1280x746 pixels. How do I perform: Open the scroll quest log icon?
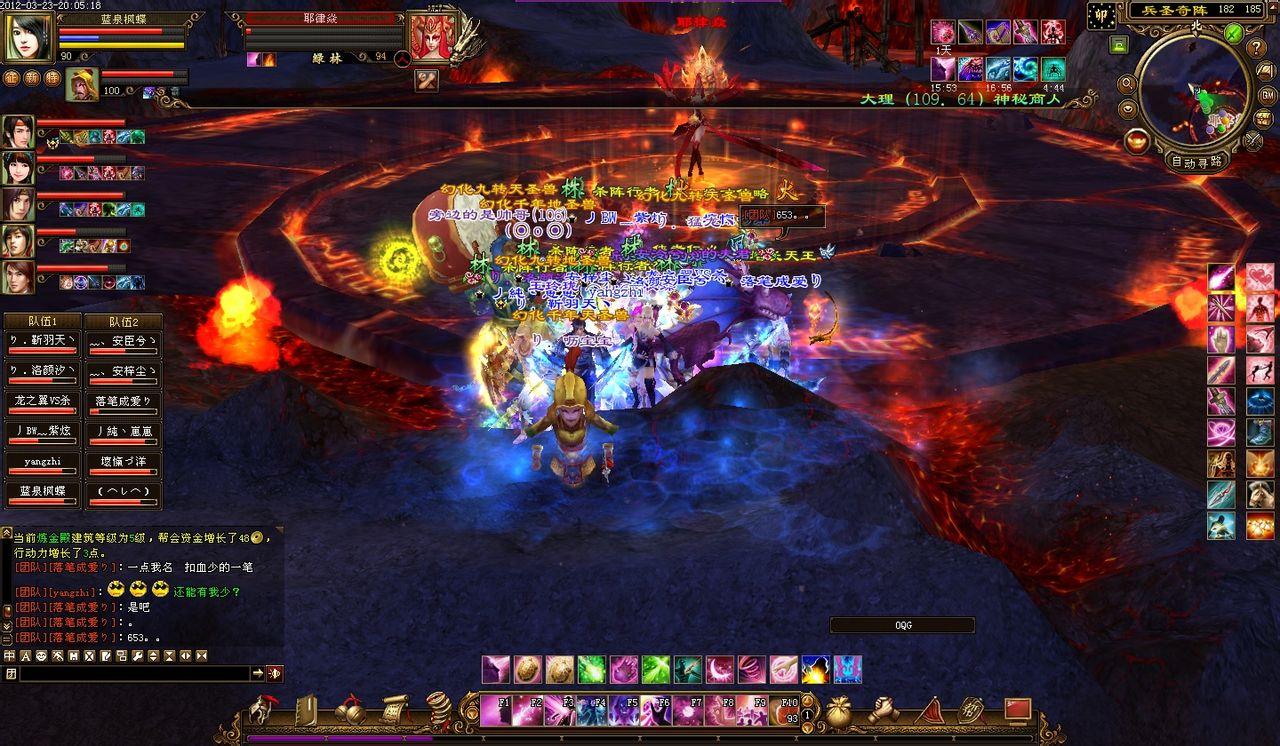(x=395, y=710)
